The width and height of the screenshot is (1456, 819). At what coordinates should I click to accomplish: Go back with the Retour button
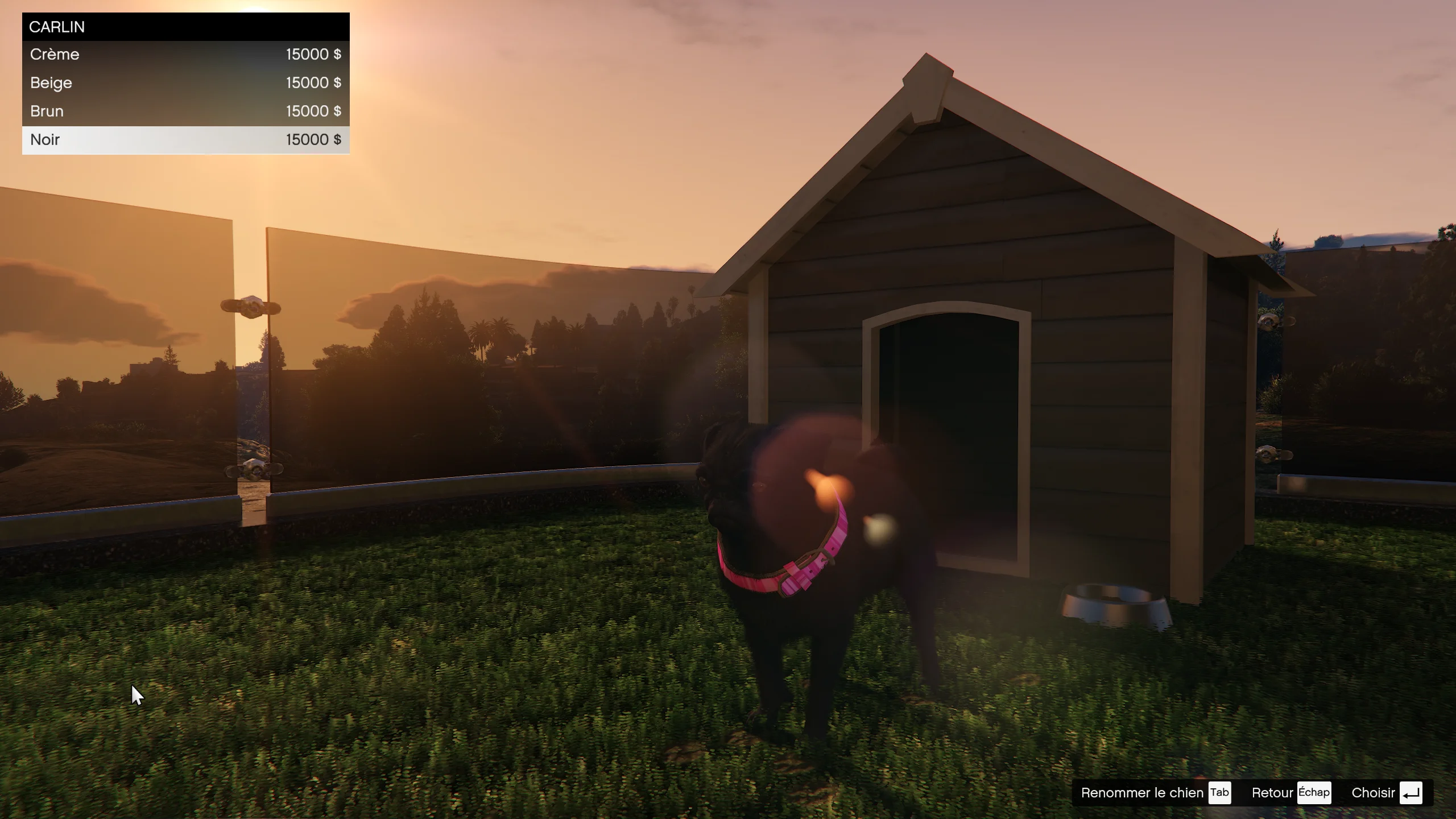[x=1290, y=793]
